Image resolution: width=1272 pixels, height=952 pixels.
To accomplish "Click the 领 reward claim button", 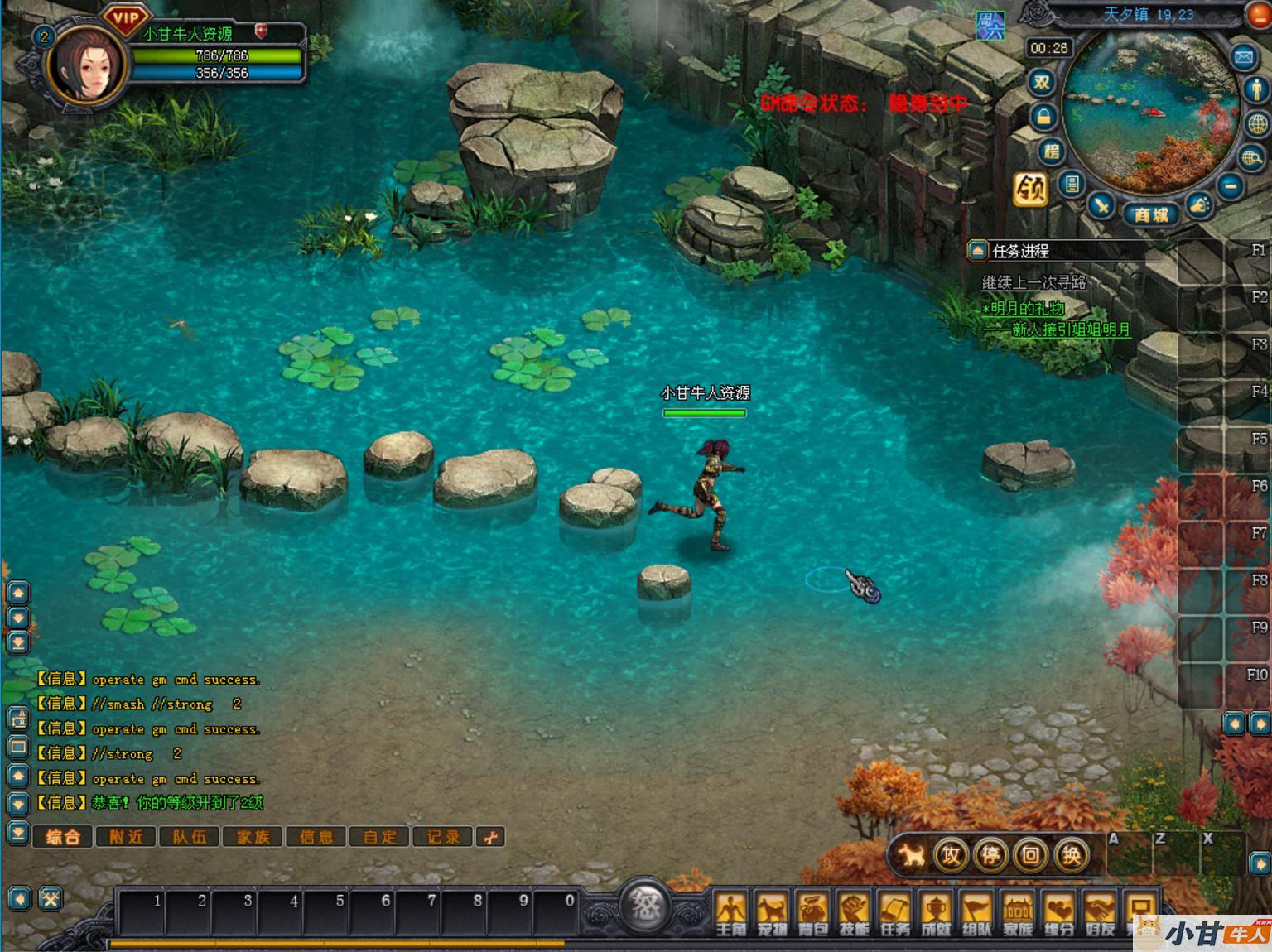I will pyautogui.click(x=1030, y=190).
